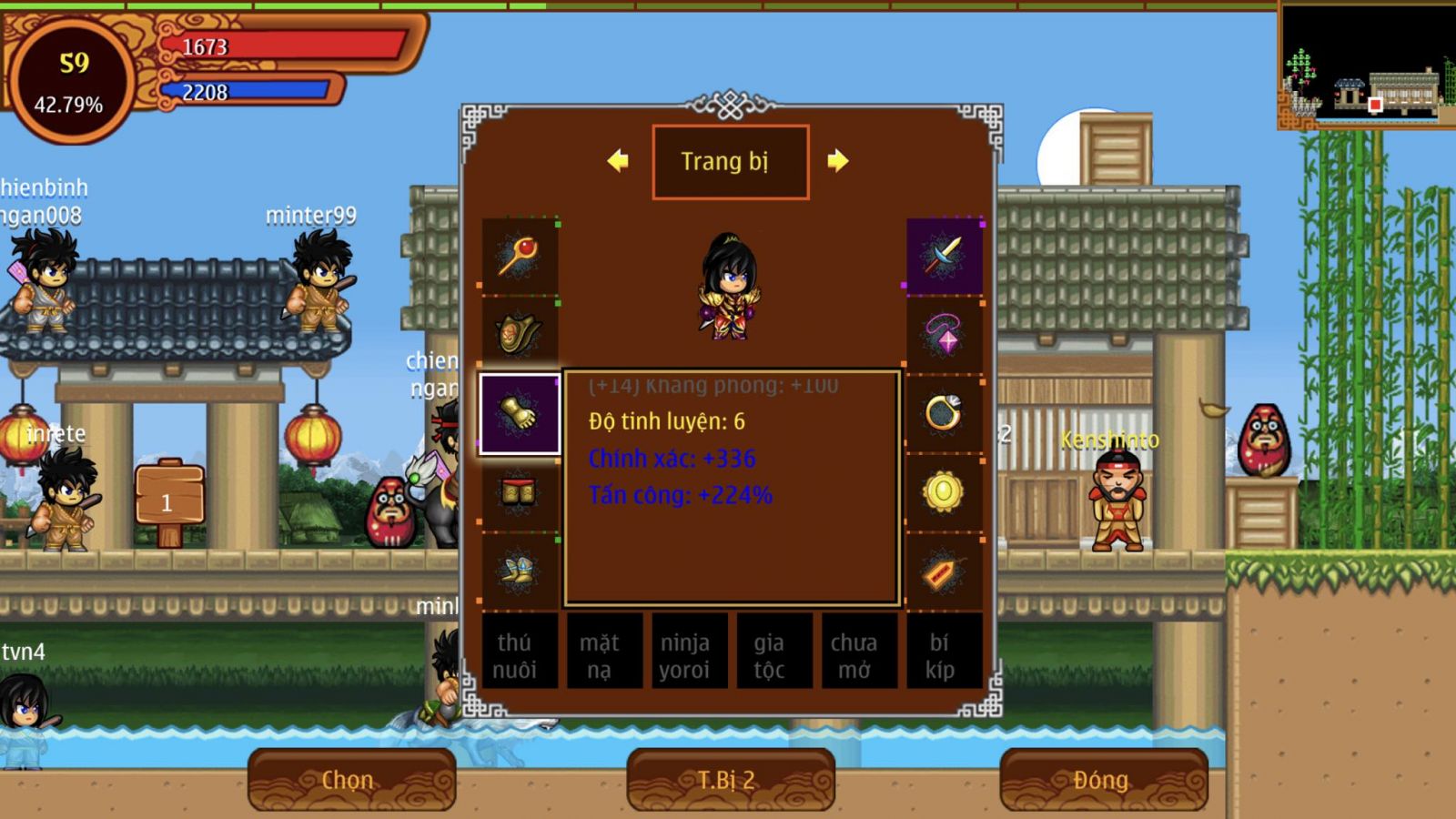Go to next panel with right arrow
Image resolution: width=1456 pixels, height=819 pixels.
(837, 161)
